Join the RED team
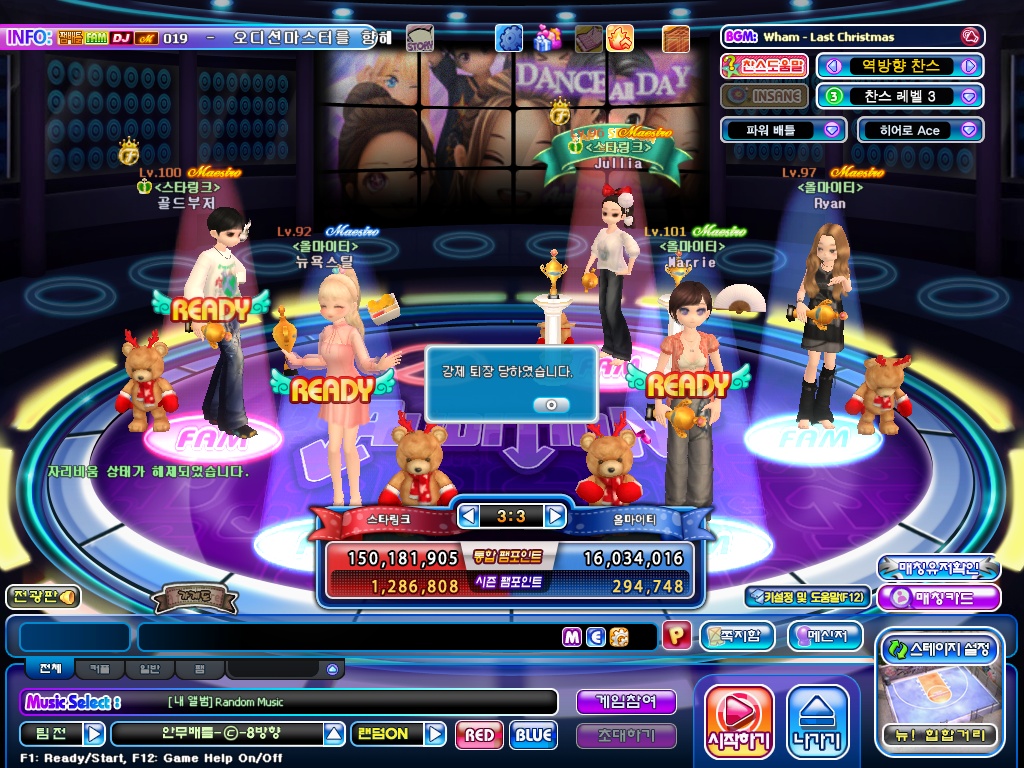 tap(479, 735)
